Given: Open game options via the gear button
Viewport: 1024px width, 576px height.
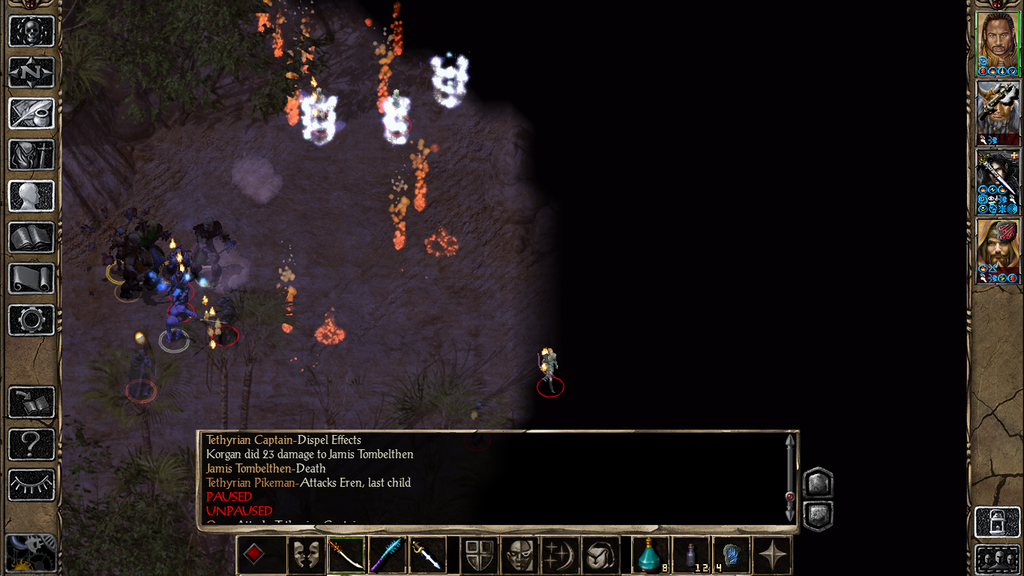Looking at the screenshot, I should [x=31, y=320].
